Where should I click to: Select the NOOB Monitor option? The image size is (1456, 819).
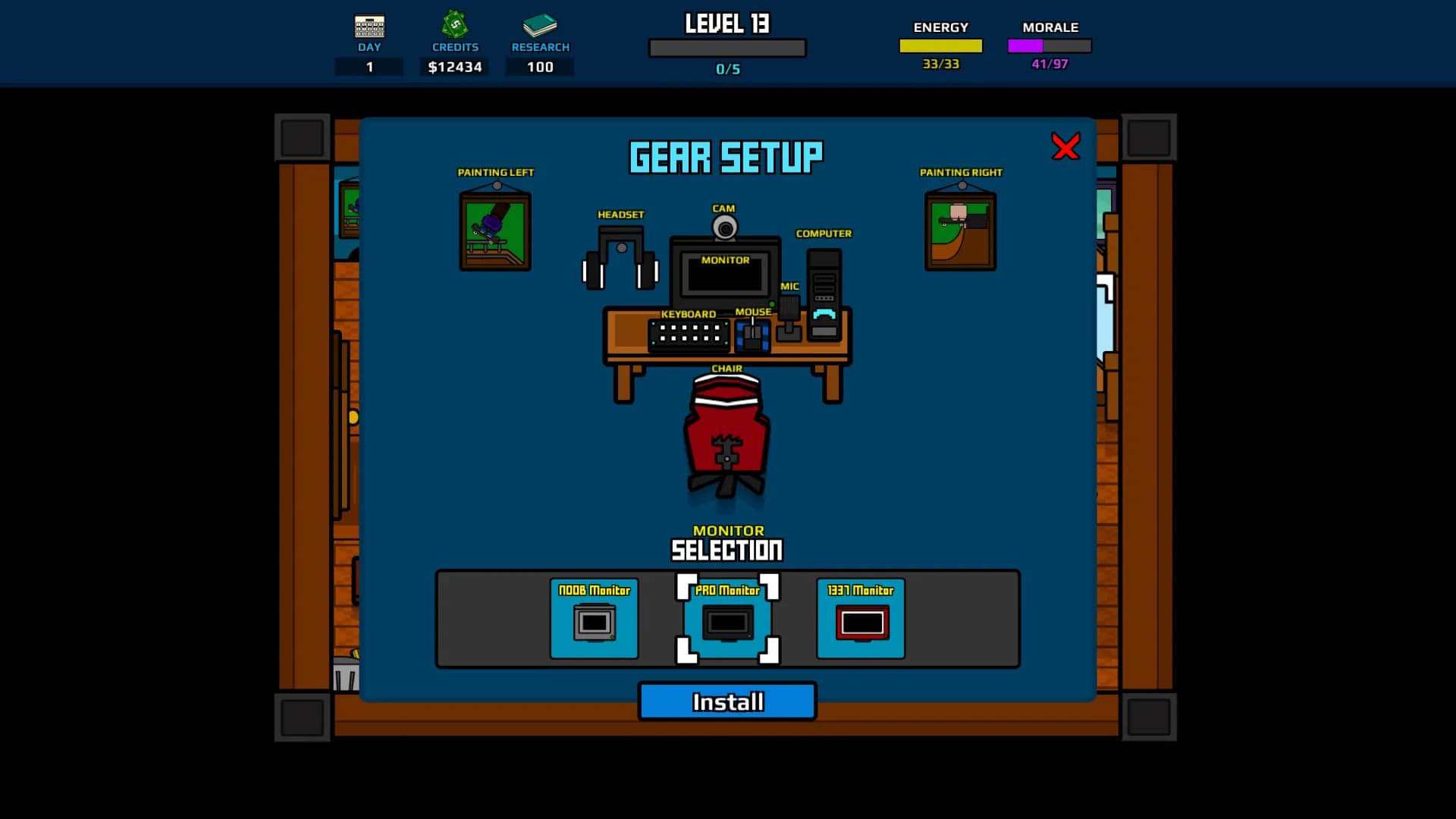594,620
